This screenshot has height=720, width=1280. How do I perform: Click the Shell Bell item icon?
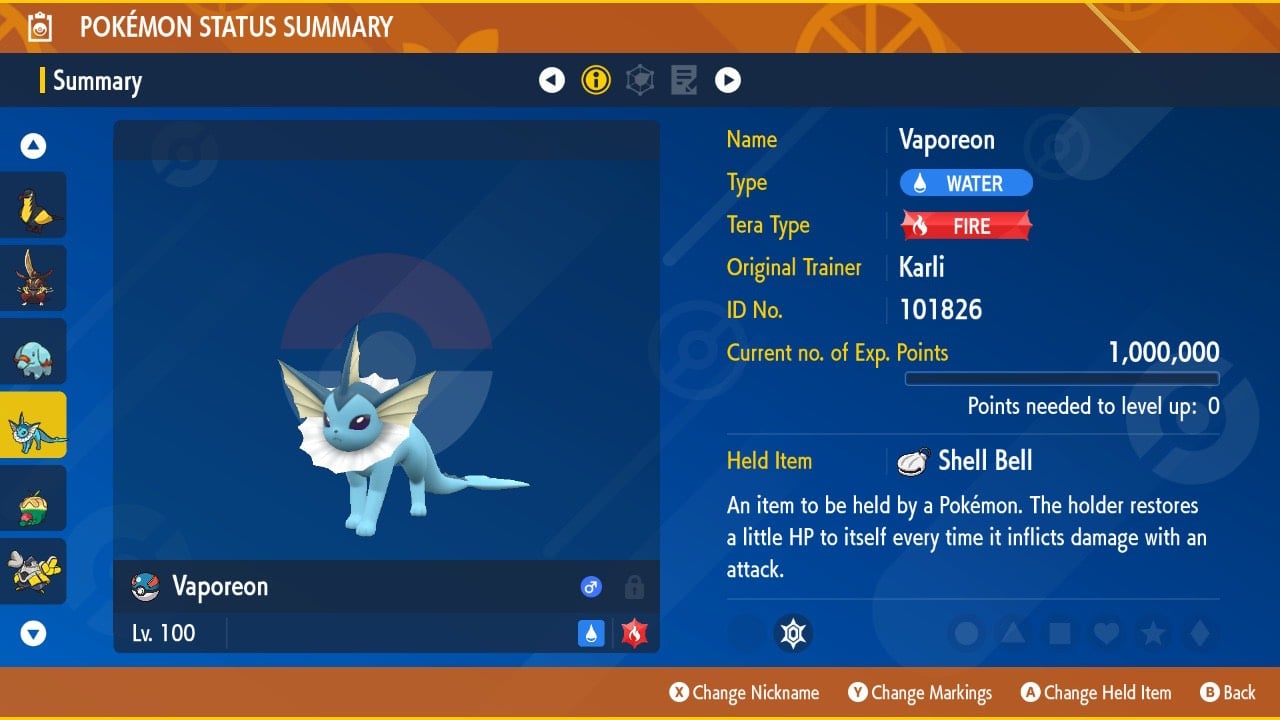tap(913, 460)
